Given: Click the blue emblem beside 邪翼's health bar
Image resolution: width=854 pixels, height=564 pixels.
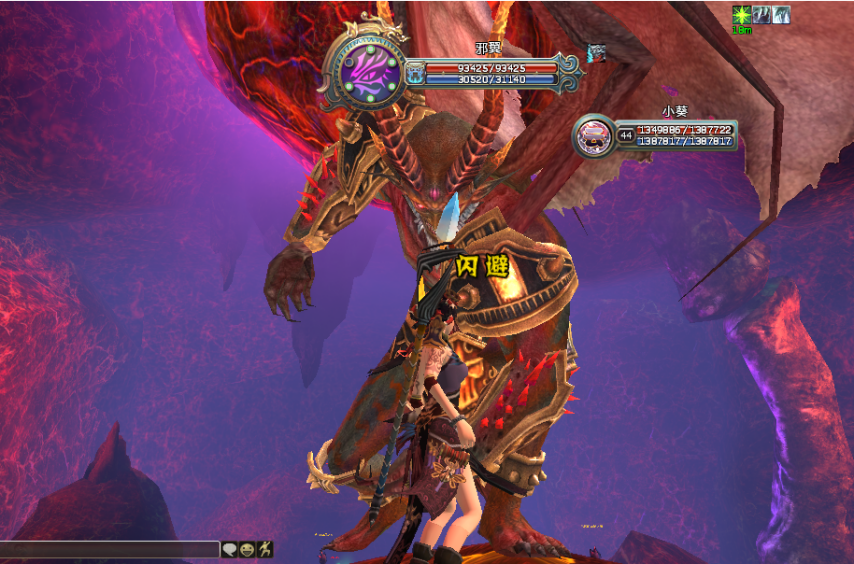Looking at the screenshot, I should click(x=414, y=73).
